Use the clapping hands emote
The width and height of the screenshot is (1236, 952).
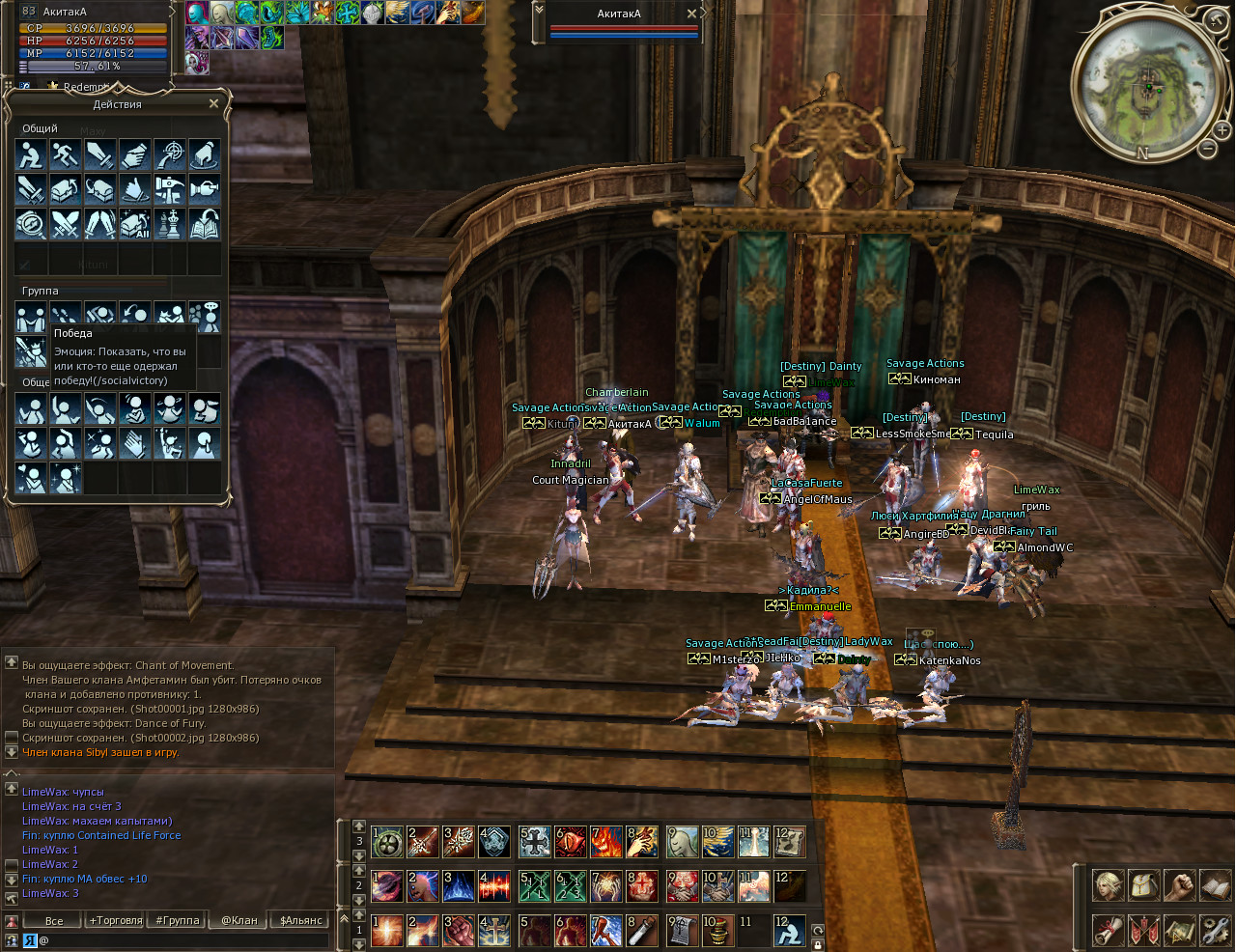pos(135,444)
